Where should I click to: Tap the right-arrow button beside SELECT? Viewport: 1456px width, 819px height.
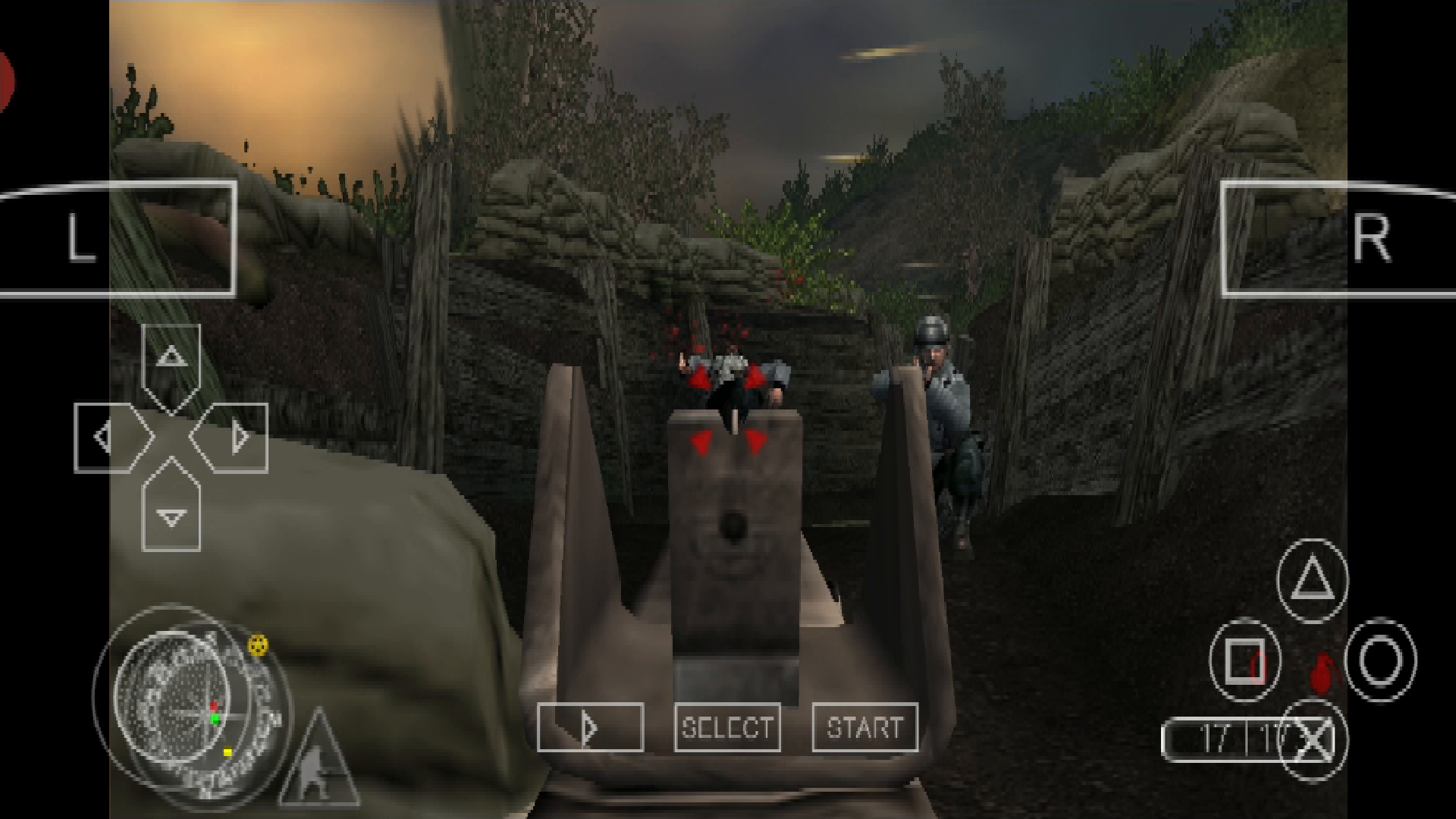tap(590, 729)
